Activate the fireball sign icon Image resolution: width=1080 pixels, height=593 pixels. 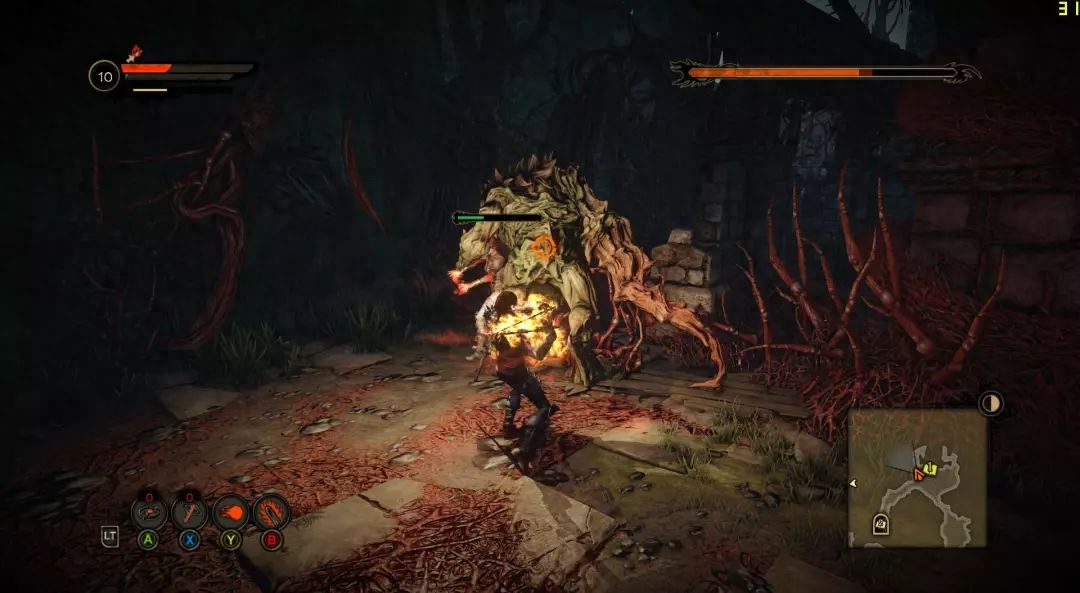(x=230, y=513)
